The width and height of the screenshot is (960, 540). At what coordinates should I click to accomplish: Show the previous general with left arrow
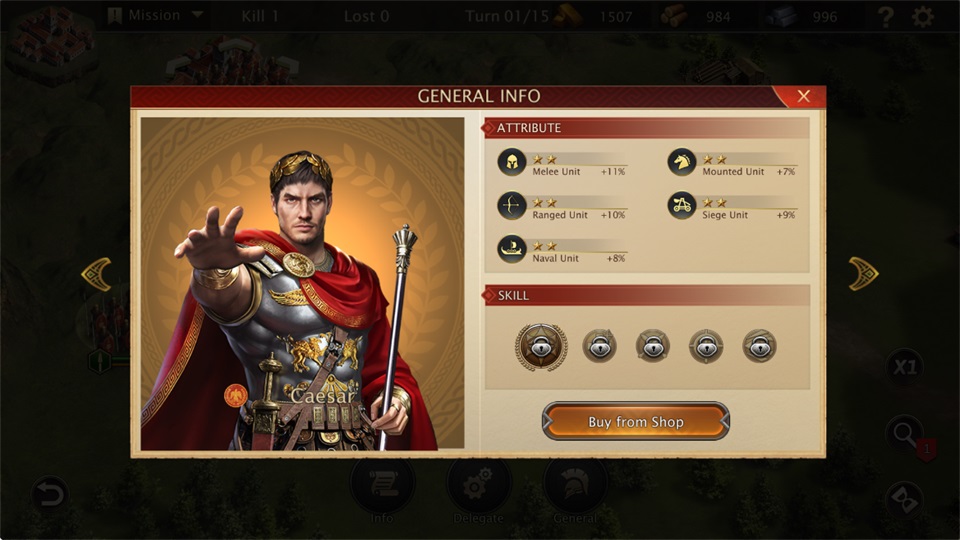click(96, 274)
